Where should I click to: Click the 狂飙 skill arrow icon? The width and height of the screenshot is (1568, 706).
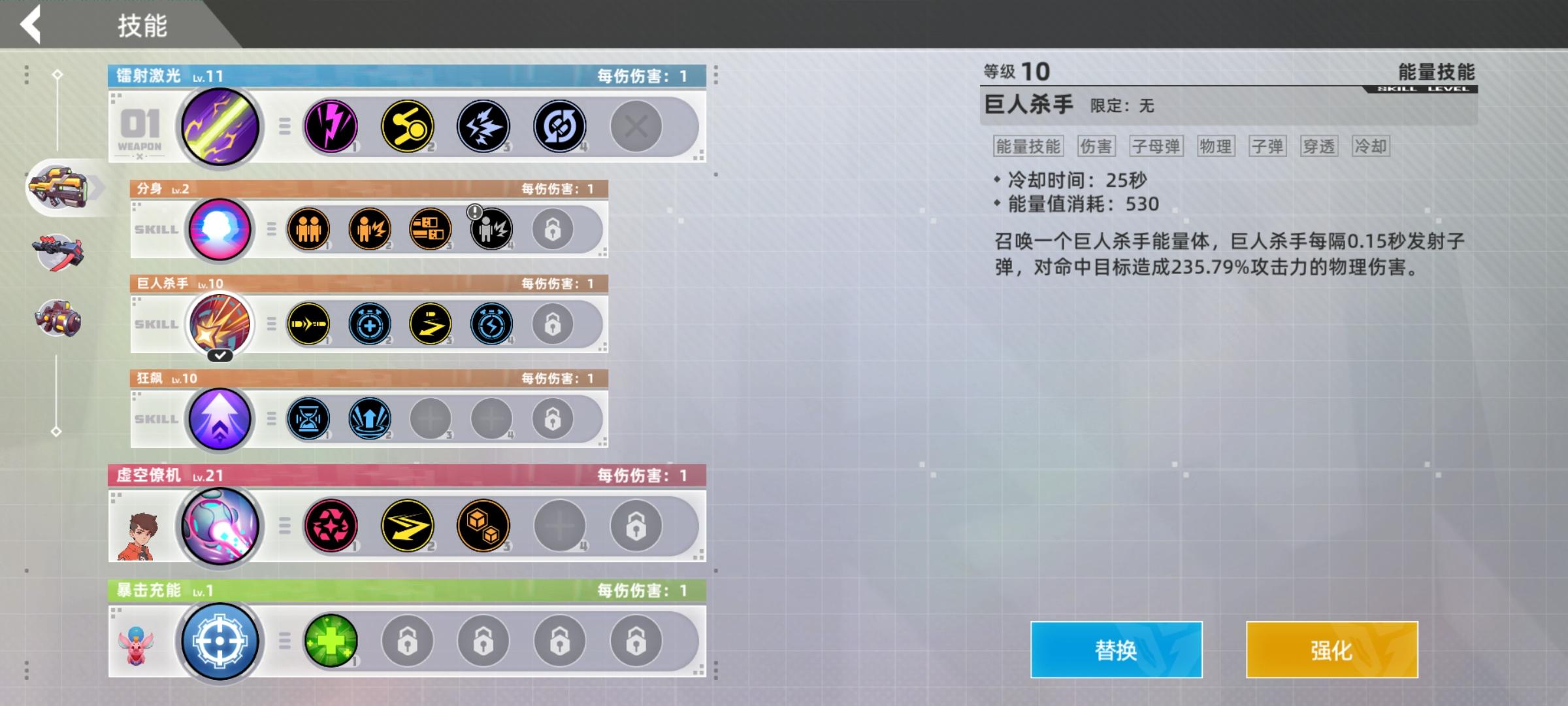pos(220,418)
